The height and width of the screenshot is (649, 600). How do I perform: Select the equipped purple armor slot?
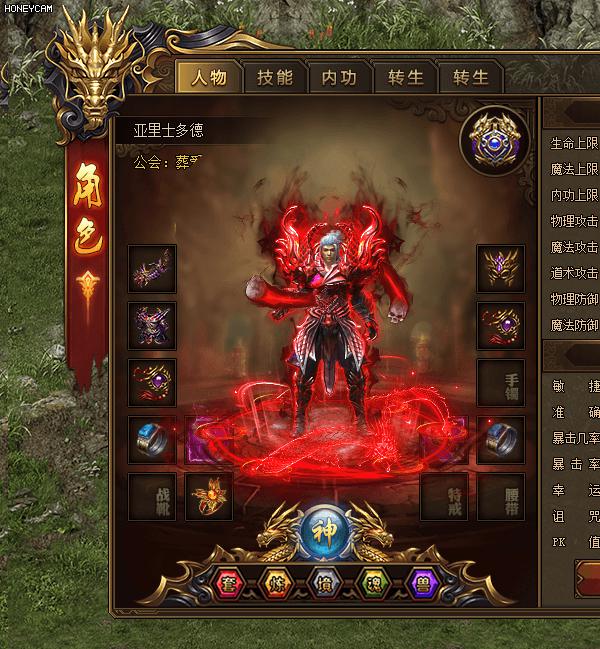[153, 326]
